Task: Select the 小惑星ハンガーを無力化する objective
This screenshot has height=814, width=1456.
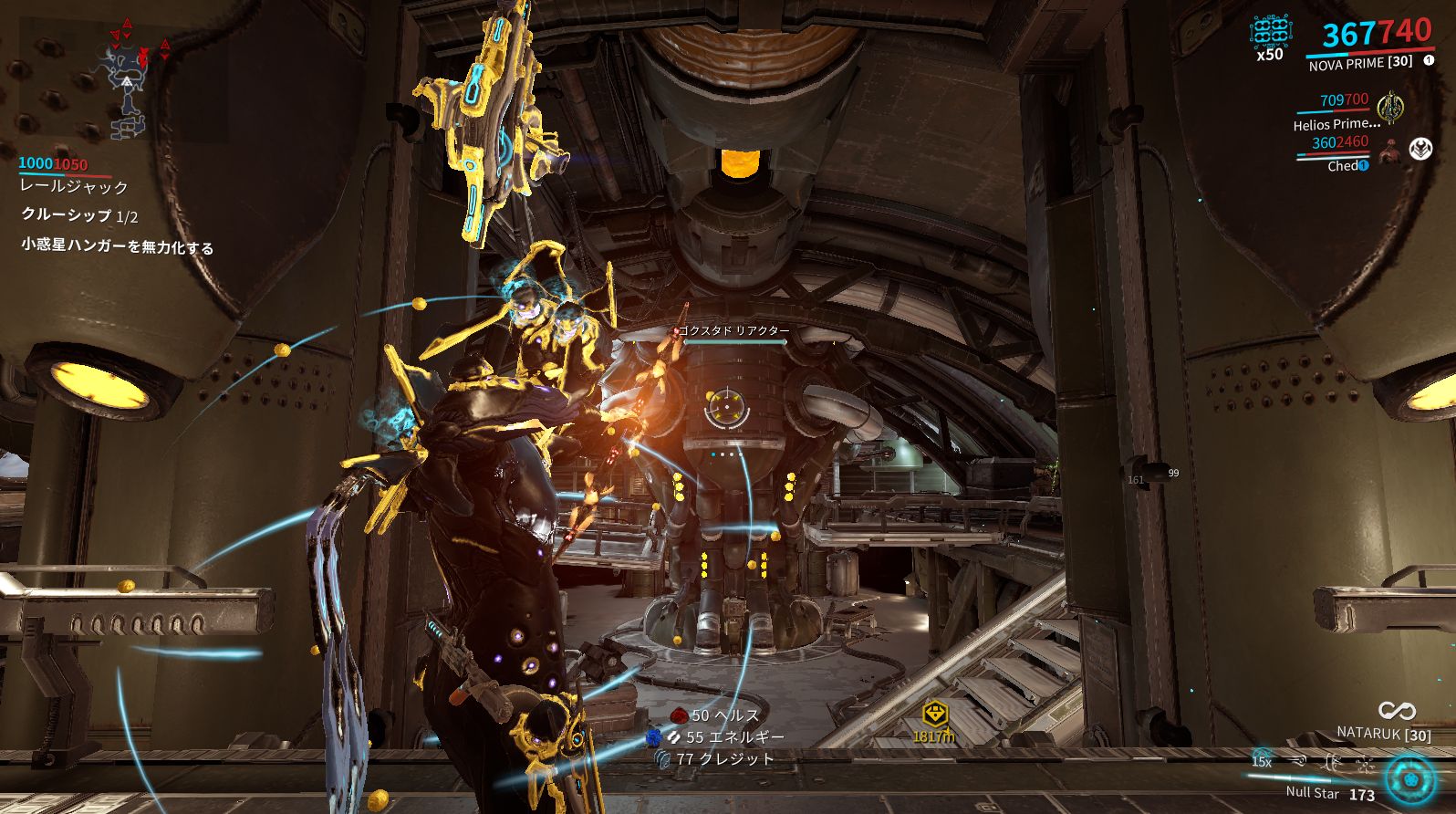Action: point(117,246)
